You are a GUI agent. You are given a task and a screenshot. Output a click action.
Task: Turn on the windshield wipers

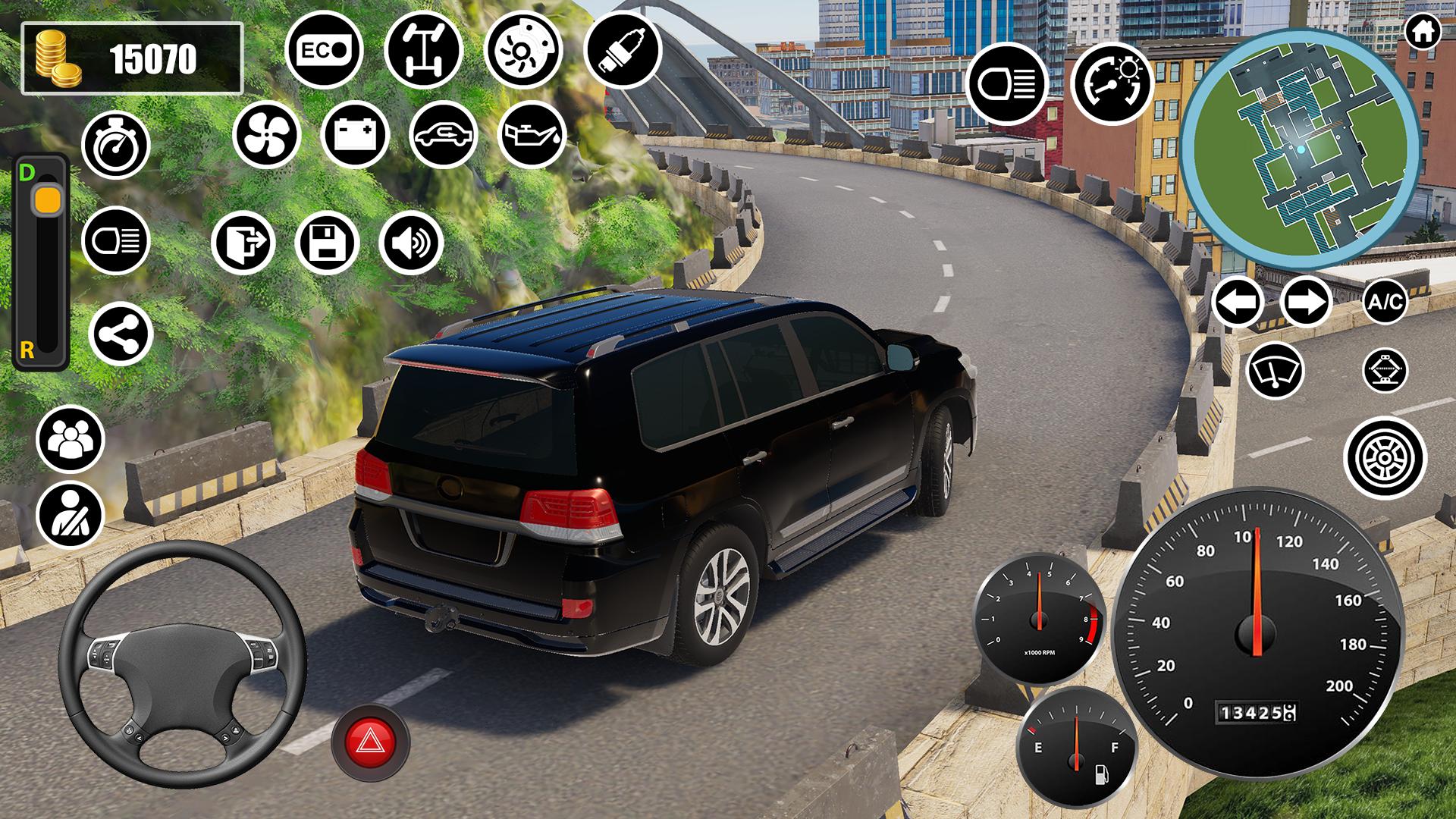tap(1275, 371)
